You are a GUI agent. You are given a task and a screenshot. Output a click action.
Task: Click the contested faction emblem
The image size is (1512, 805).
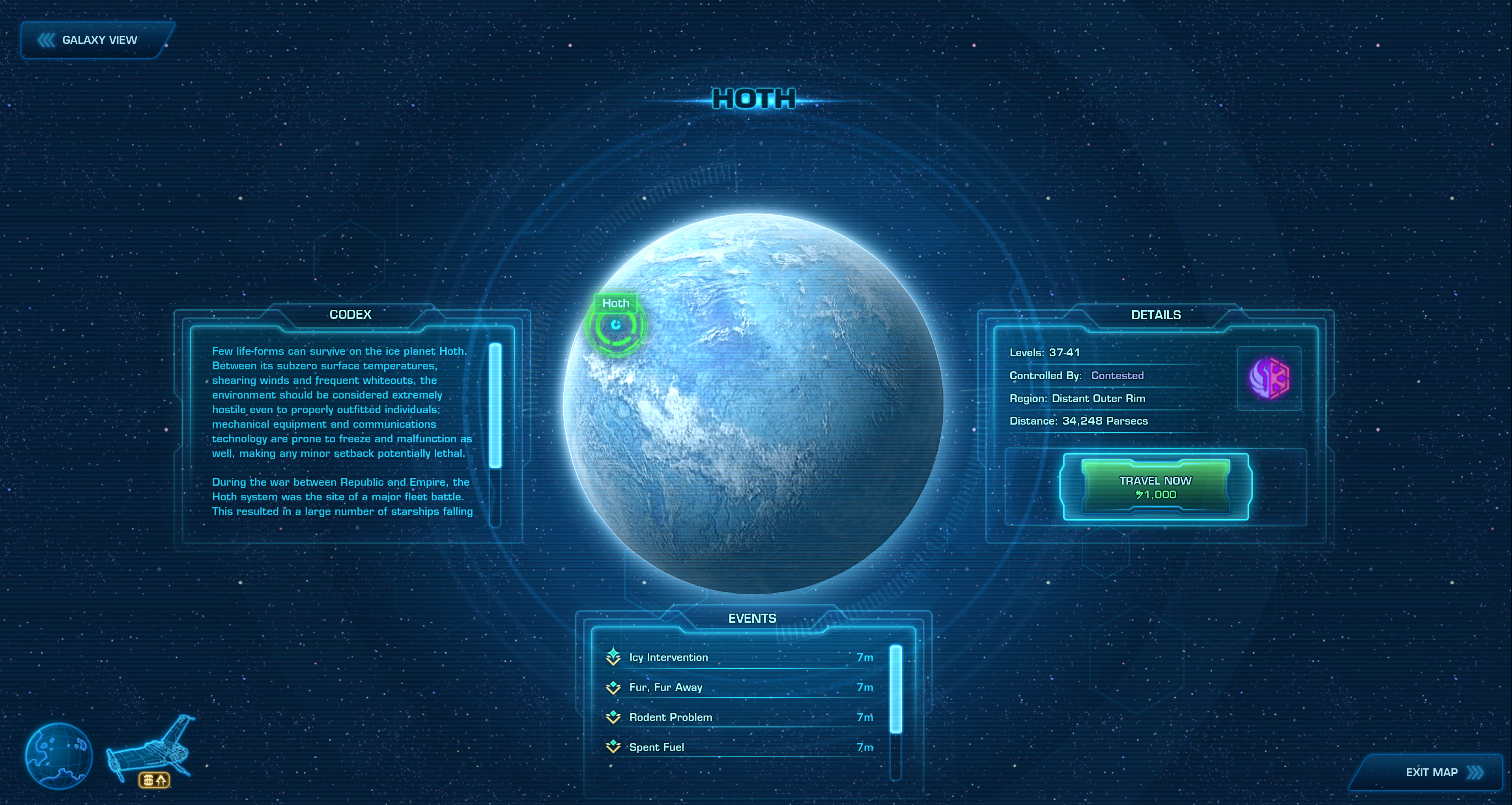1269,378
